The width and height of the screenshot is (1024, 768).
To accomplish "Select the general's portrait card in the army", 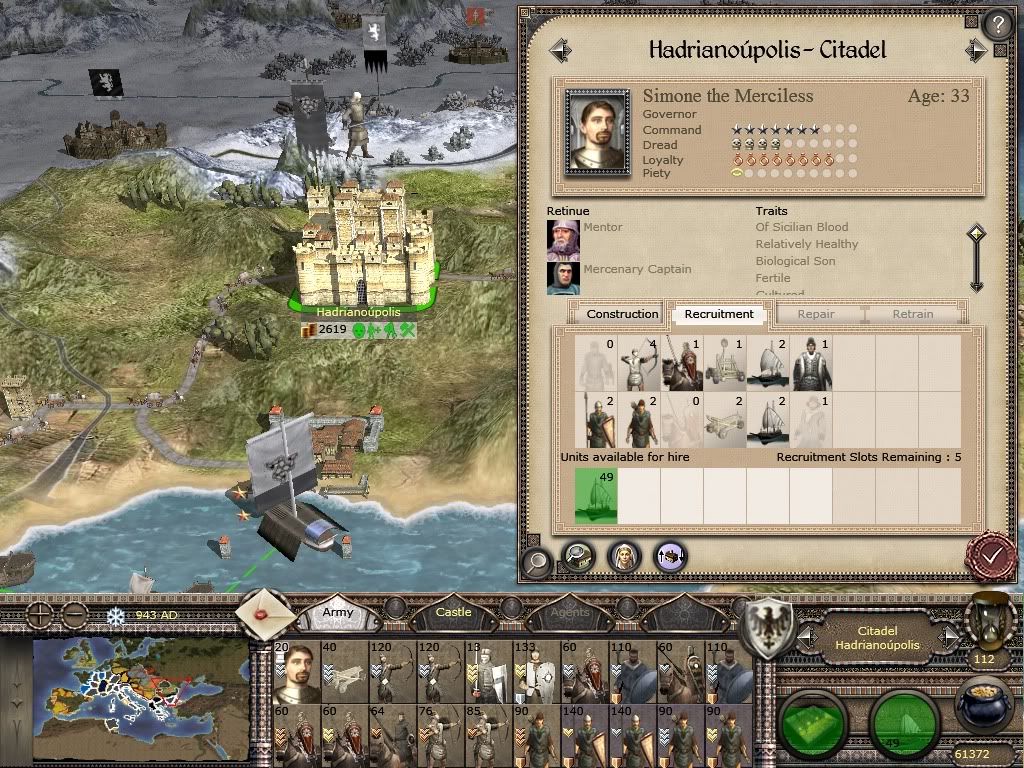I will pos(297,671).
